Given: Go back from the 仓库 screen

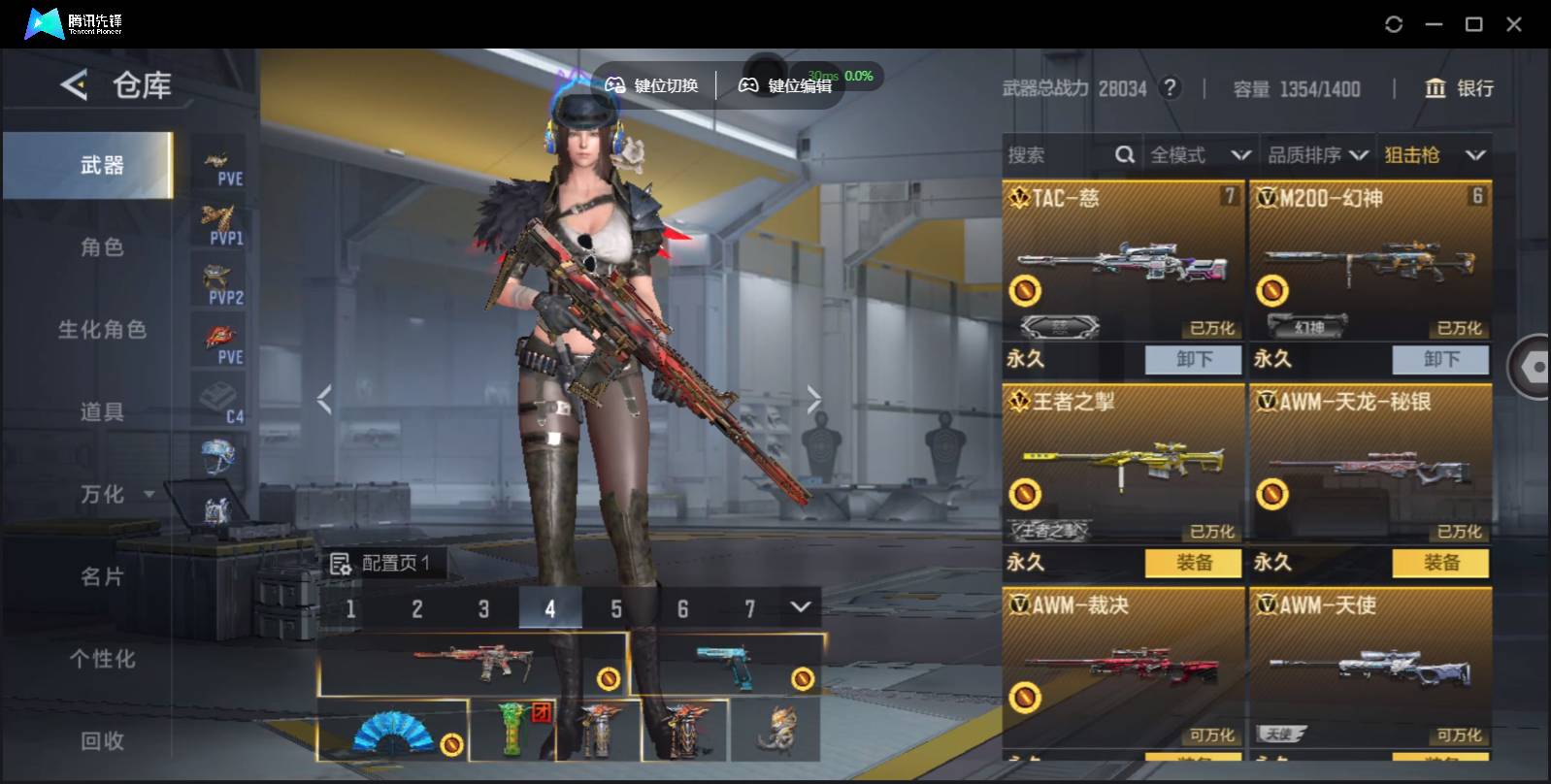Looking at the screenshot, I should pyautogui.click(x=74, y=85).
